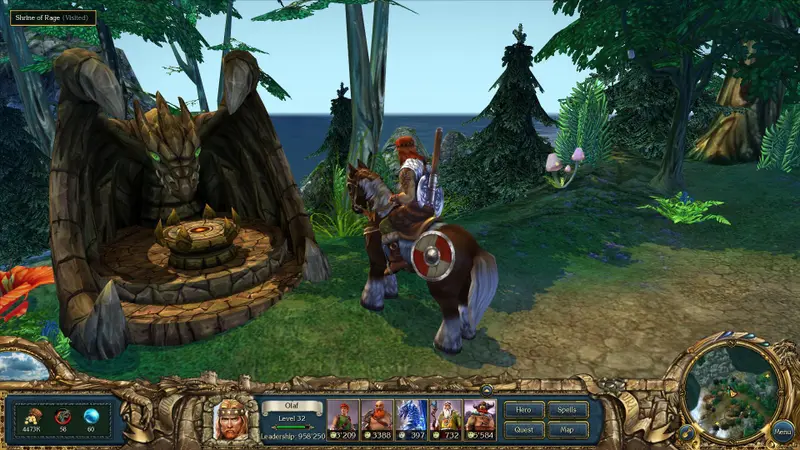Select Olaf's hero portrait
This screenshot has height=450, width=800.
coord(231,417)
